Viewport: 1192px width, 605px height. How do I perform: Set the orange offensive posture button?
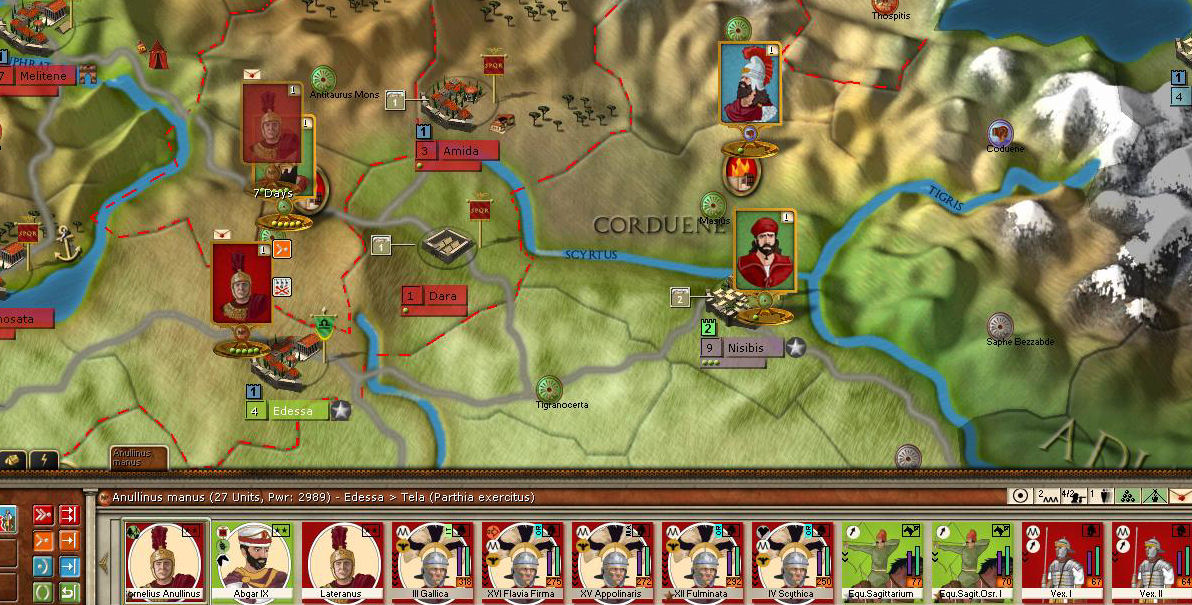(44, 541)
